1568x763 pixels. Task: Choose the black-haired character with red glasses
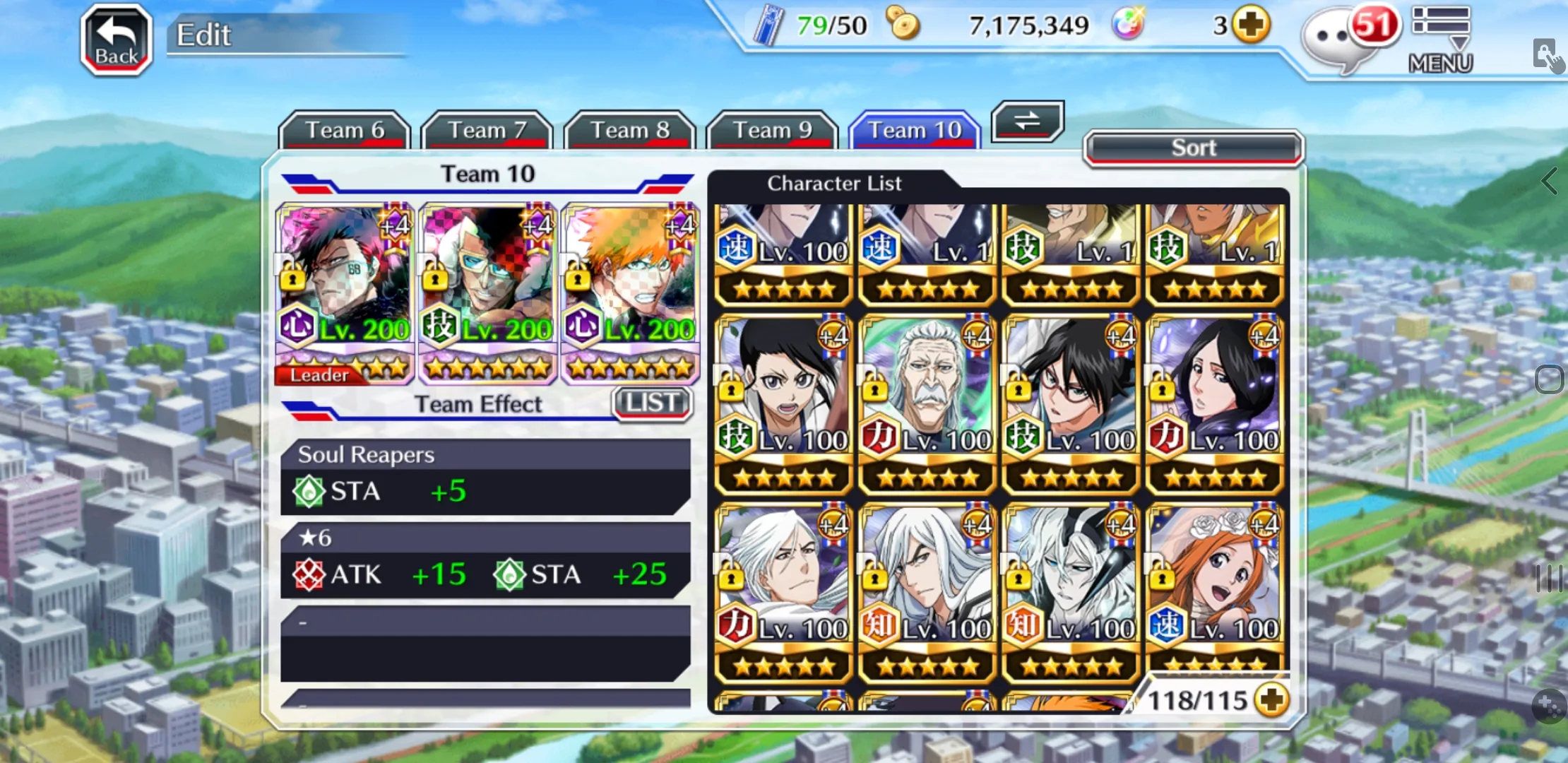point(1071,403)
